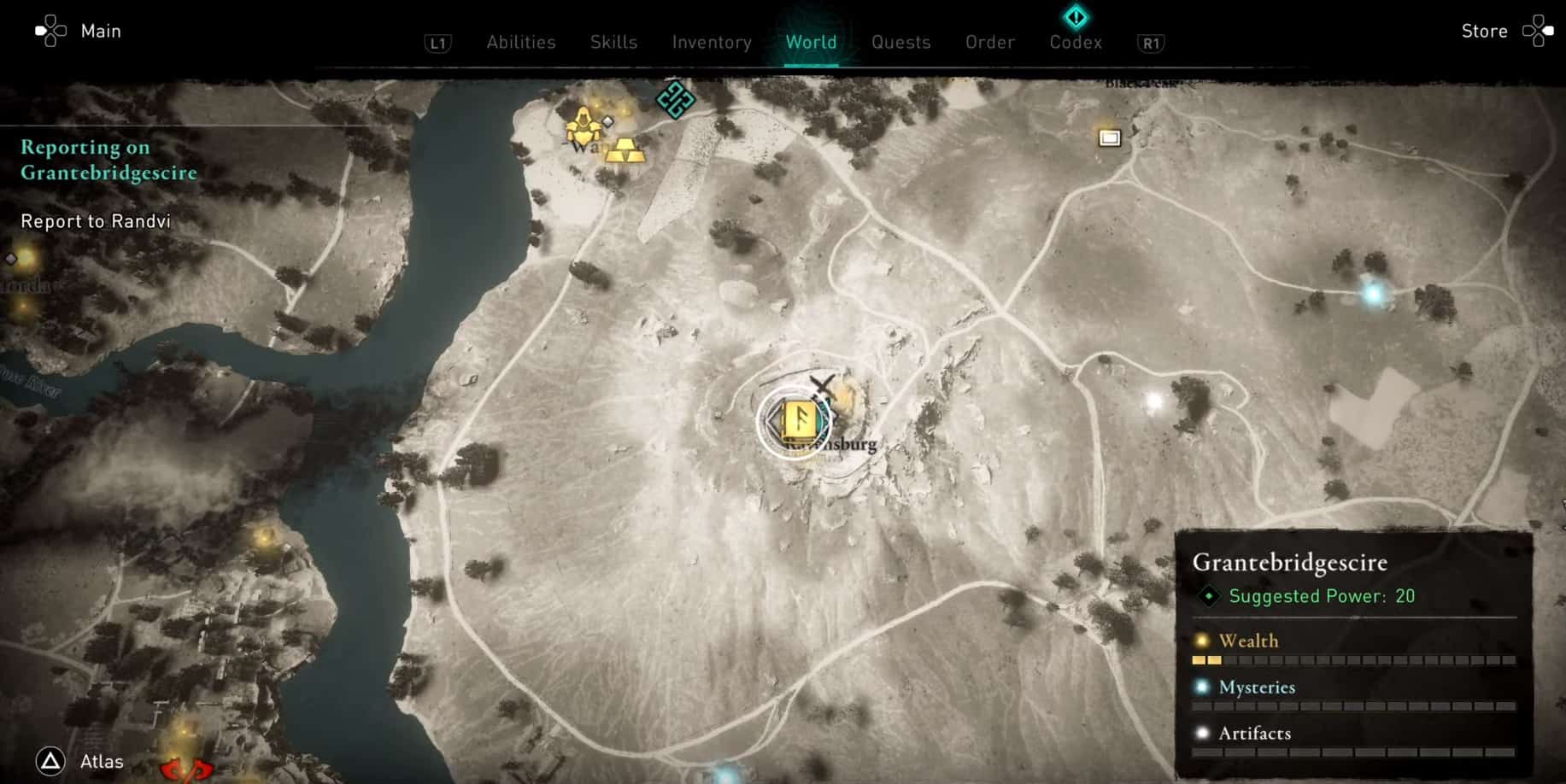
Task: Open the Store
Action: tap(1484, 31)
